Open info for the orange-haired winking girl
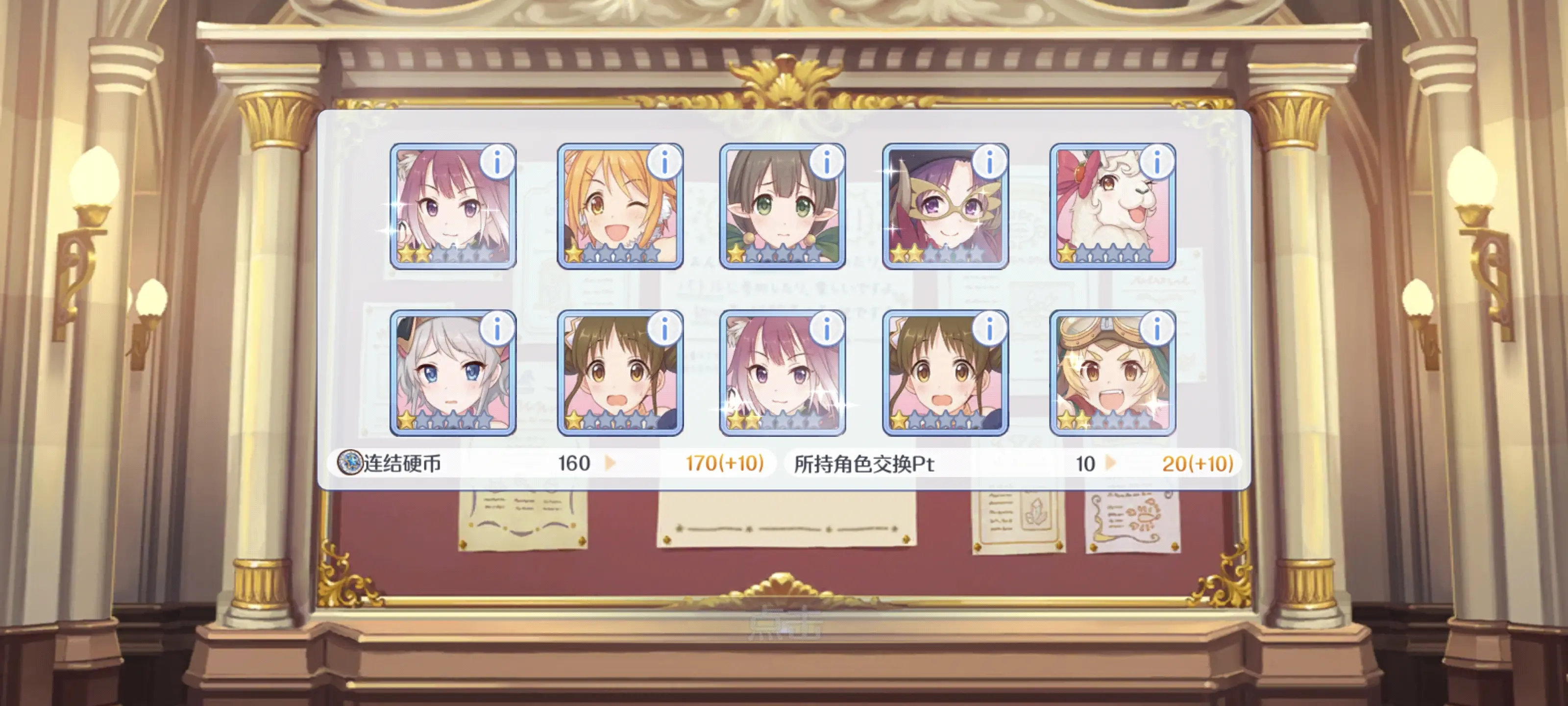 (664, 163)
